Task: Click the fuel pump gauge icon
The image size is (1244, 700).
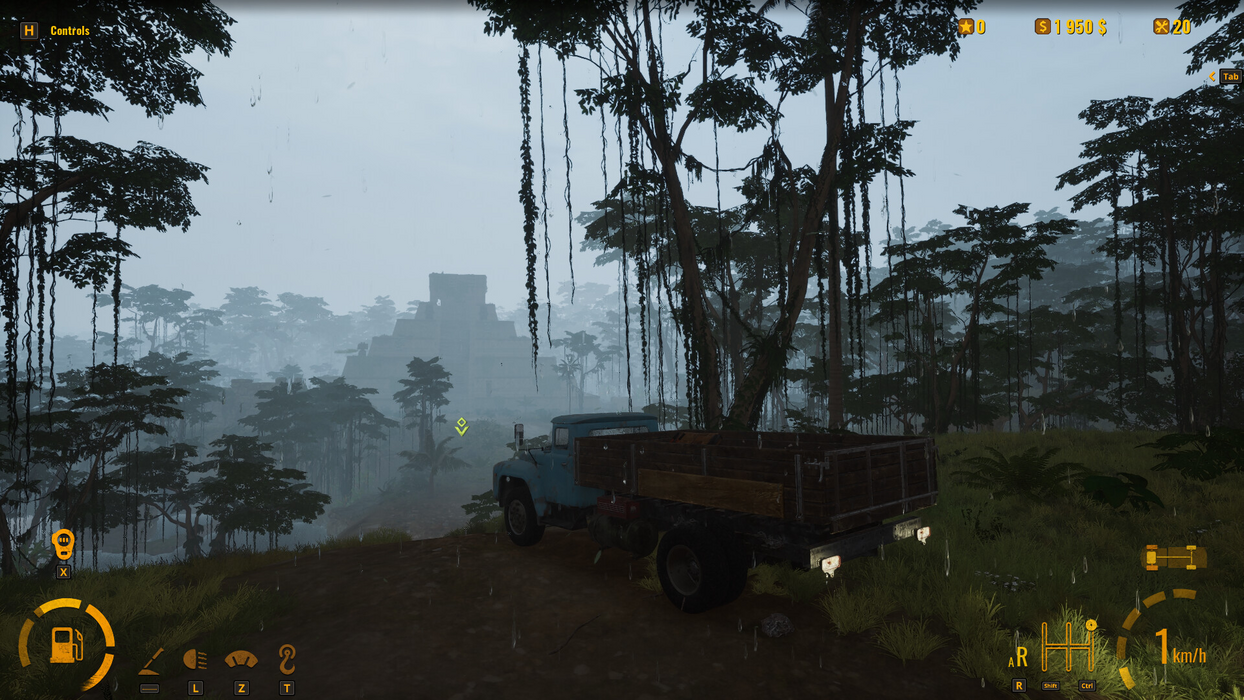Action: [66, 644]
